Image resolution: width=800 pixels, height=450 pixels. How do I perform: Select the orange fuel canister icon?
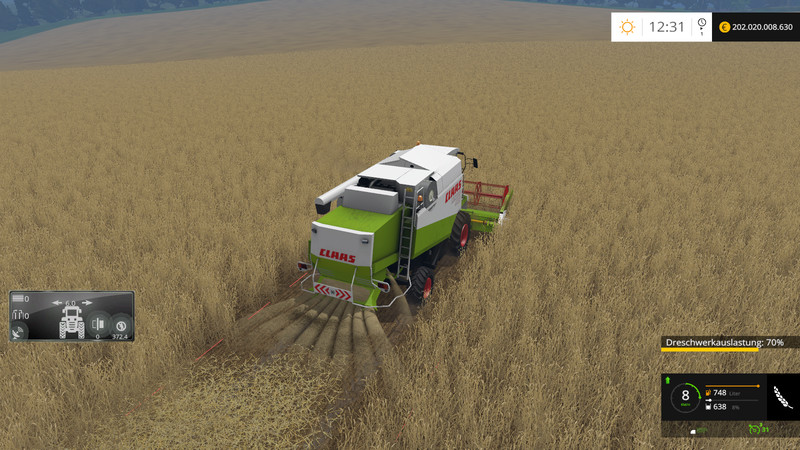709,393
